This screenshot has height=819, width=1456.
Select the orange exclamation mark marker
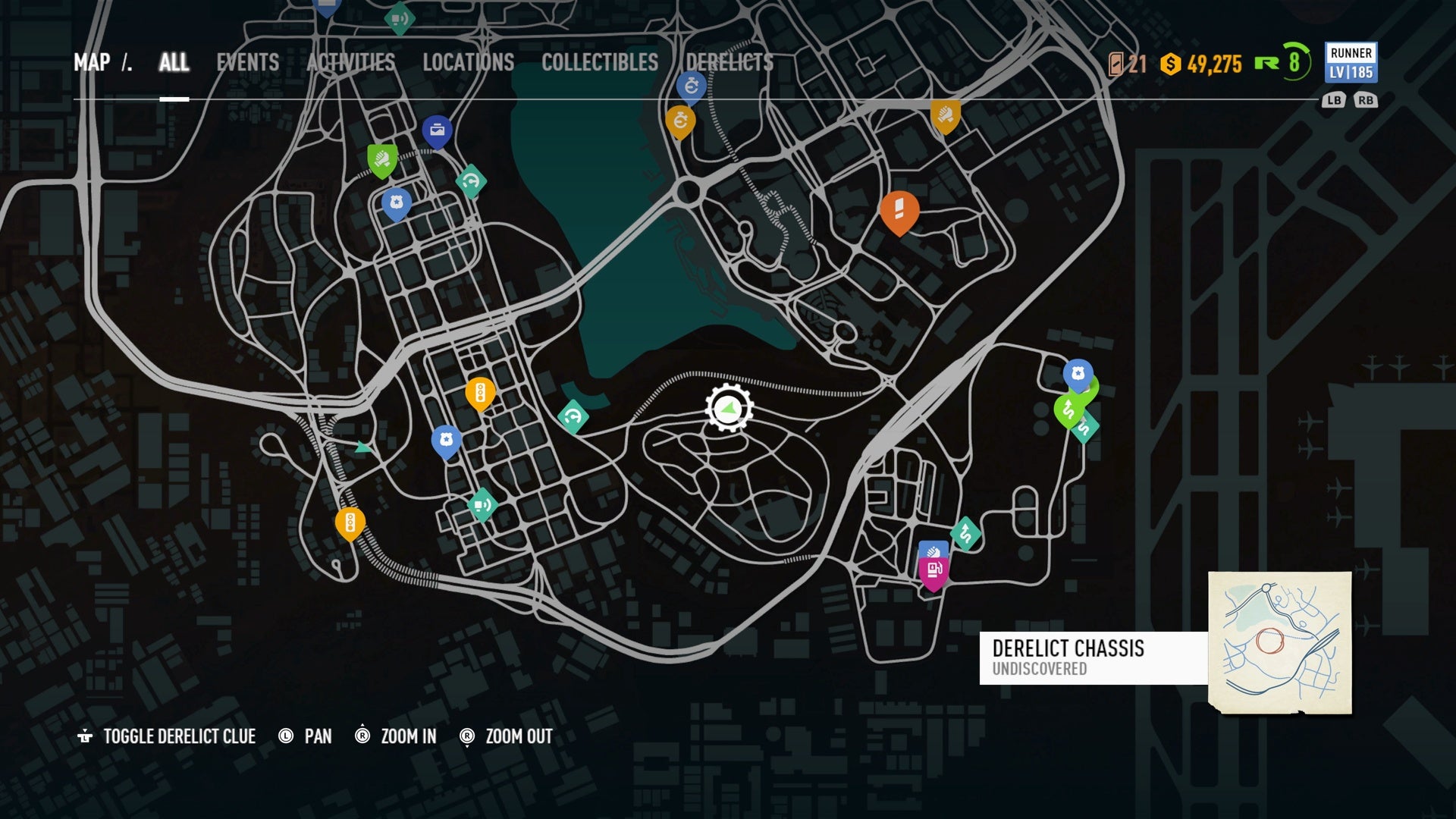(x=899, y=210)
